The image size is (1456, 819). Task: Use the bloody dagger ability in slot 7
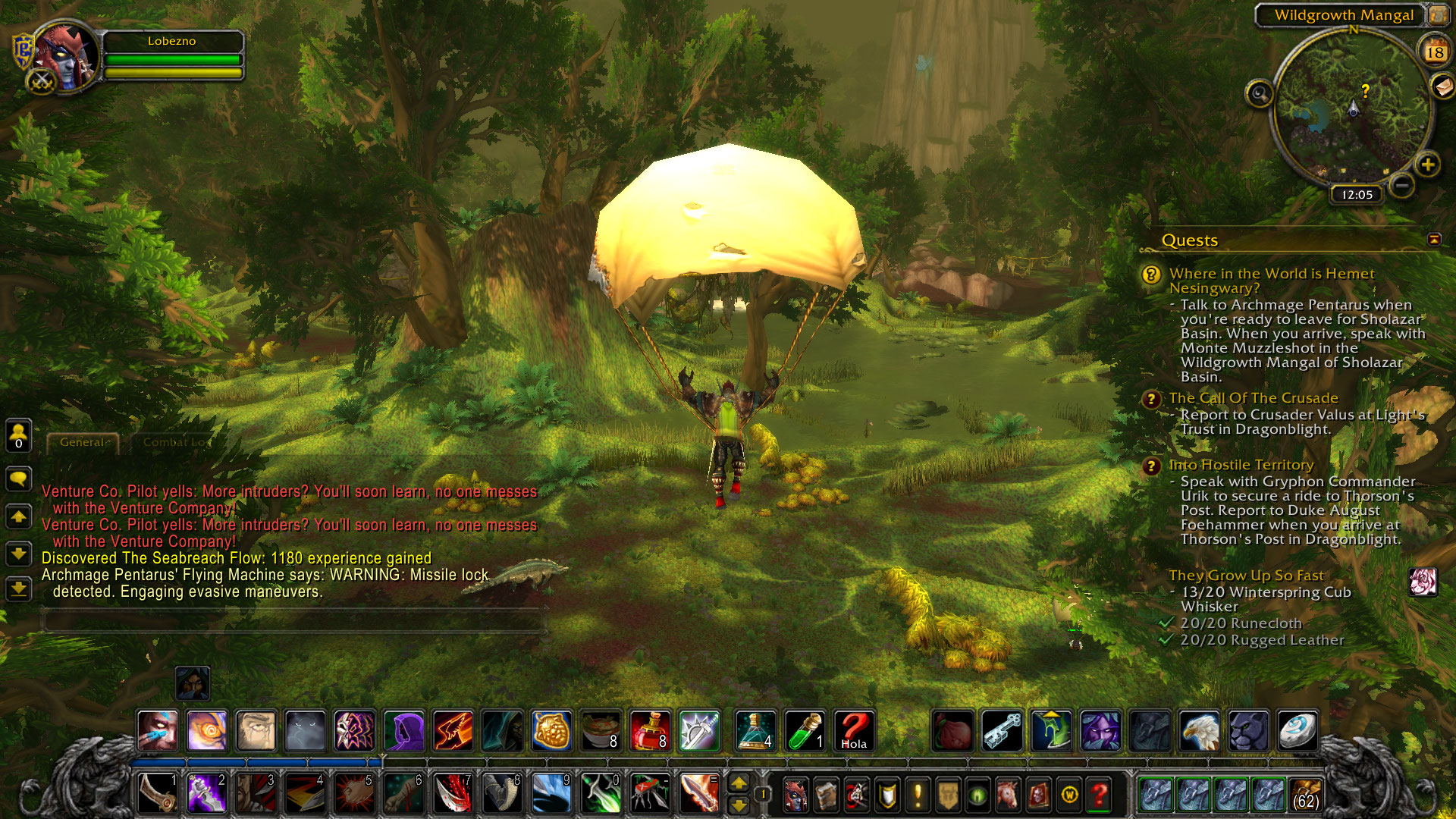pos(453,793)
